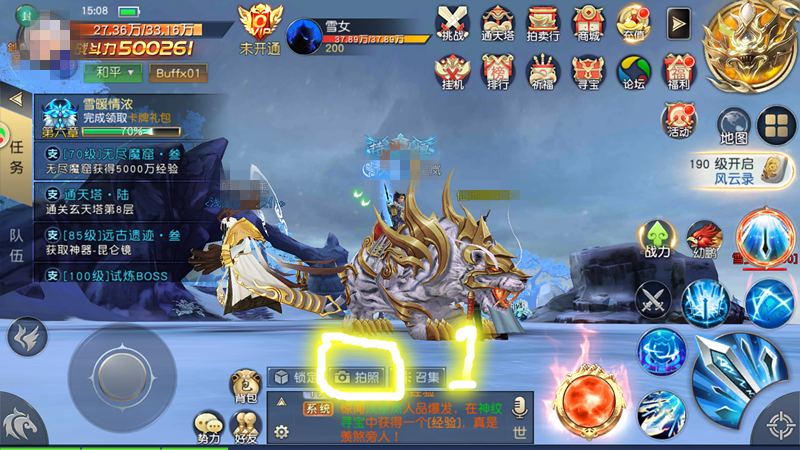Viewport: 800px width, 450px height.
Task: Open the 充值 recharge screen
Action: coord(634,22)
